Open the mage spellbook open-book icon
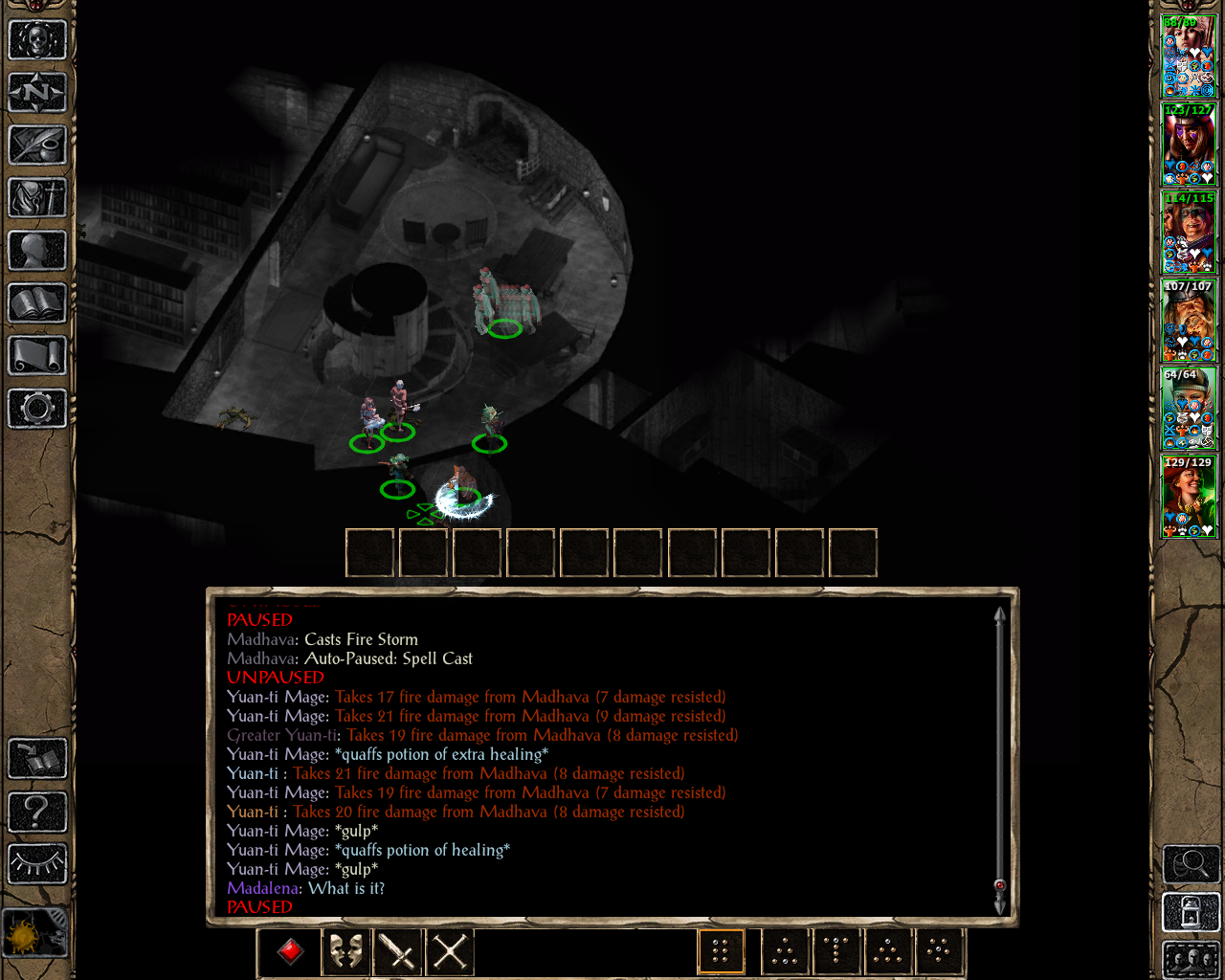1225x980 pixels. click(x=37, y=303)
